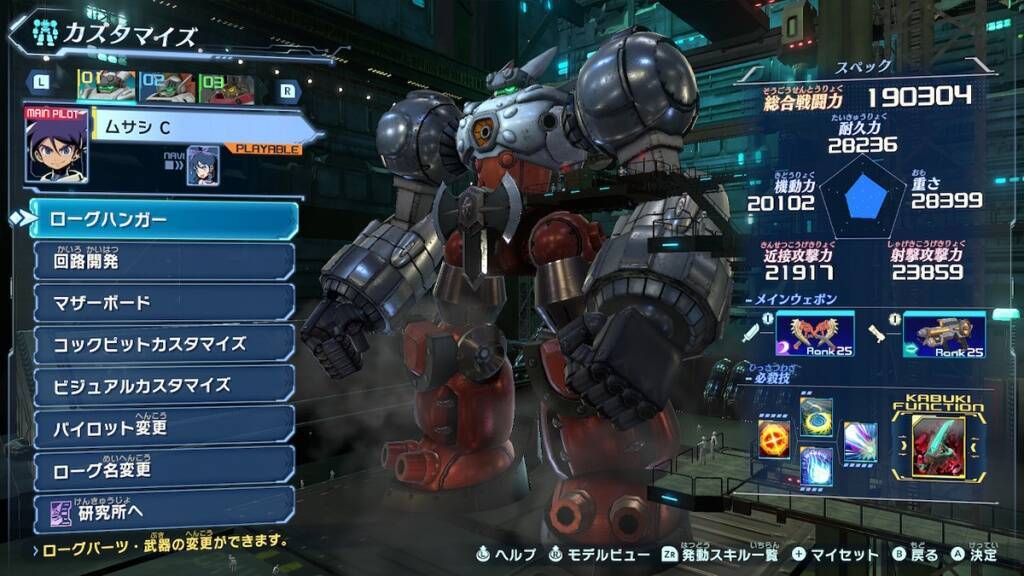The image size is (1024, 576).
Task: Select the twin axes melee weapon slot
Action: [x=817, y=334]
